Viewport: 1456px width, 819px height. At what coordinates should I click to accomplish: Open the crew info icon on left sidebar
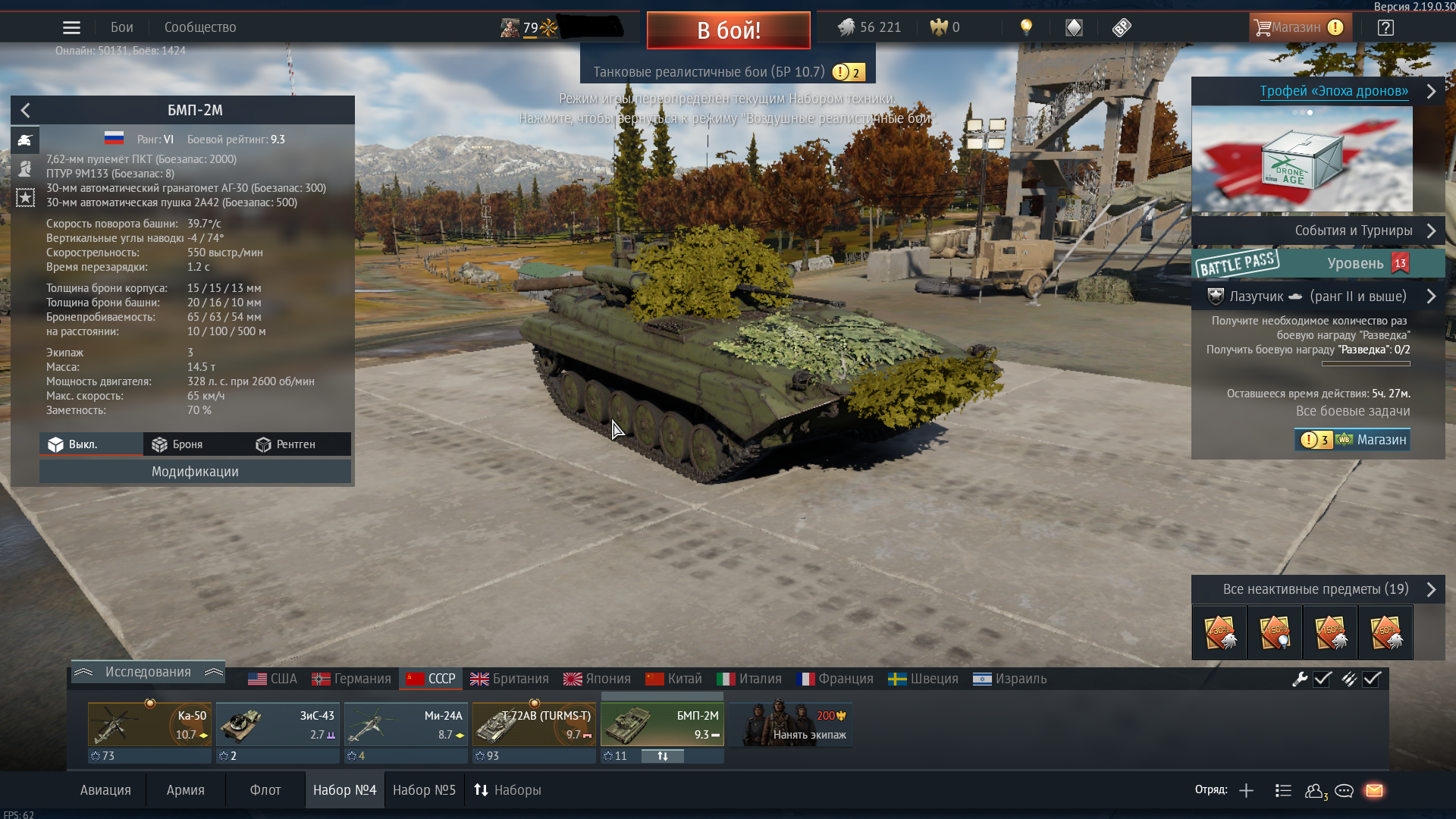click(25, 168)
